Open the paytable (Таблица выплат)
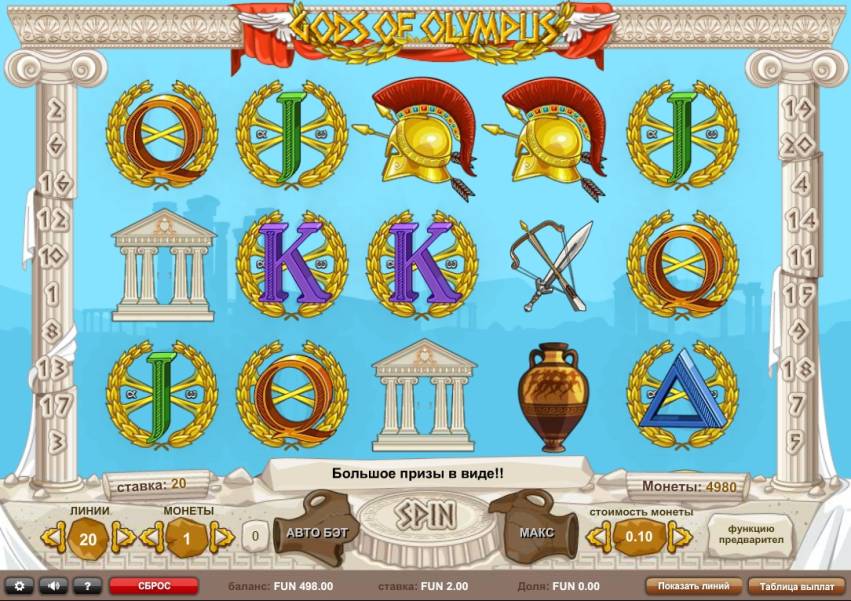This screenshot has height=601, width=851. [x=795, y=586]
